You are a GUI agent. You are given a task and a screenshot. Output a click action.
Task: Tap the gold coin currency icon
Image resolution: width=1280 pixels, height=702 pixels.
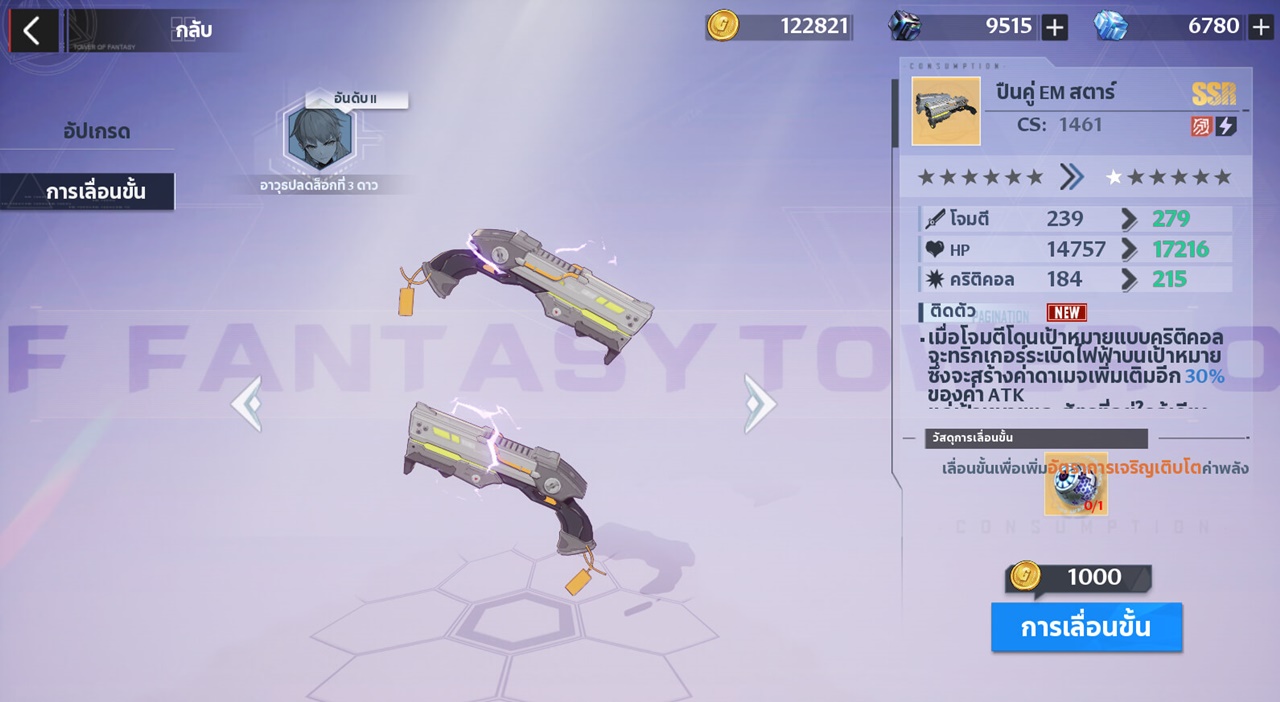pos(722,26)
